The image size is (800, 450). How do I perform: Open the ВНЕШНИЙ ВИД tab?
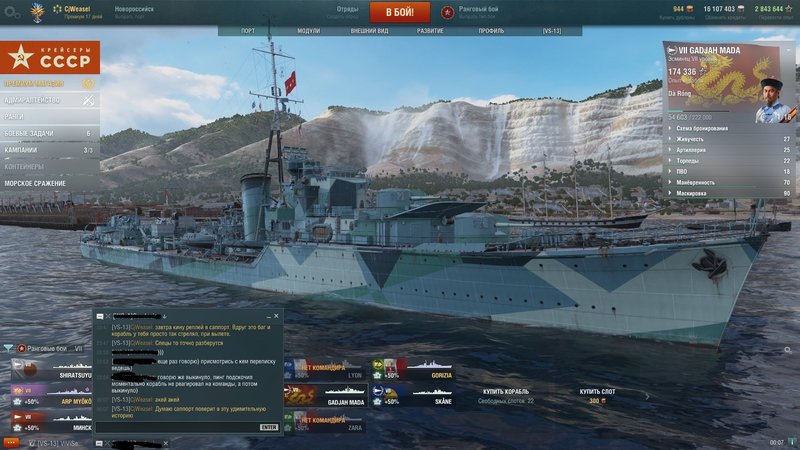pyautogui.click(x=369, y=31)
